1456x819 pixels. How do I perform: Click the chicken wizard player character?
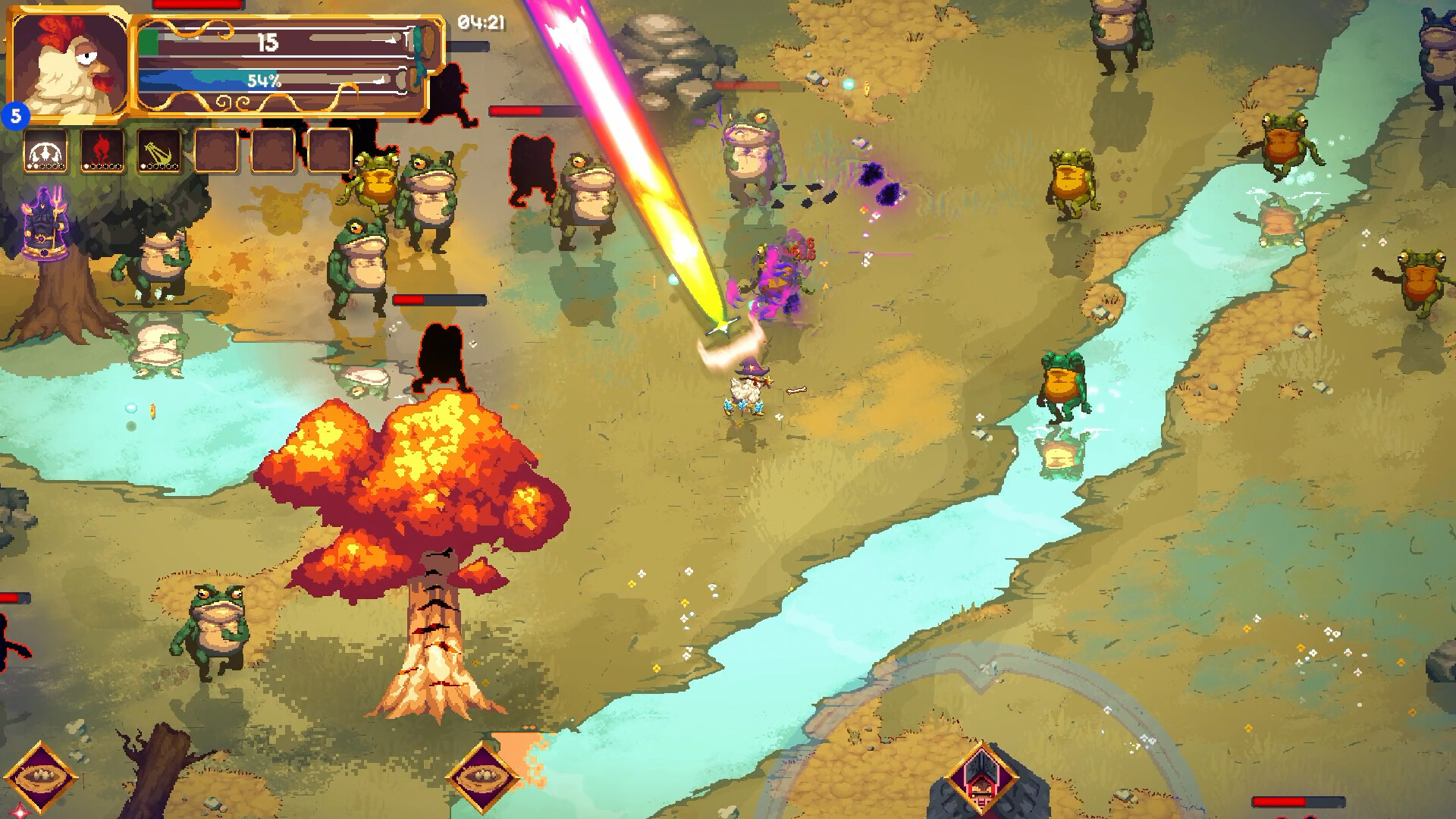coord(745,391)
